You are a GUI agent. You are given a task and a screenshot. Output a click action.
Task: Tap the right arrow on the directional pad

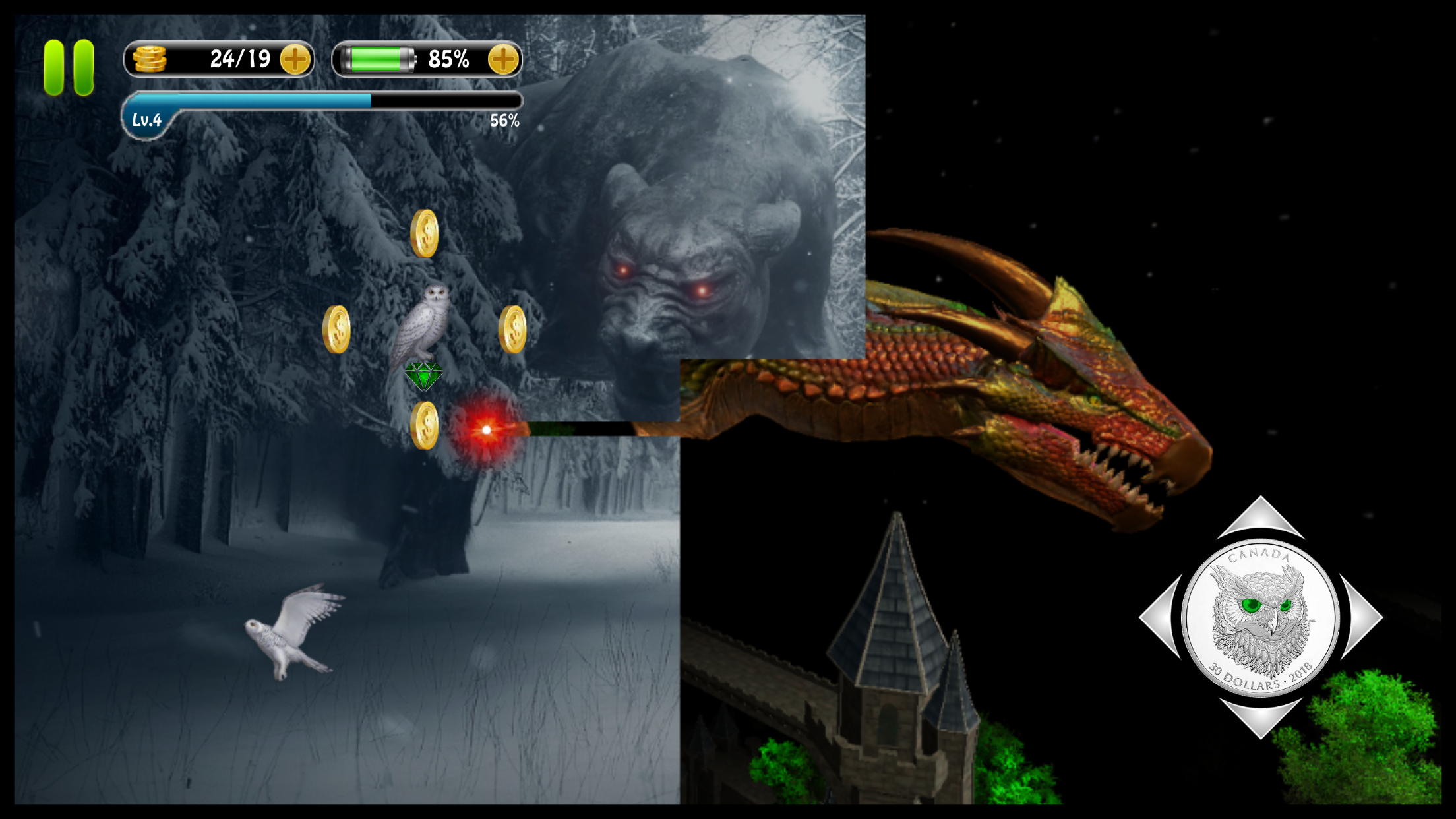(x=1362, y=617)
